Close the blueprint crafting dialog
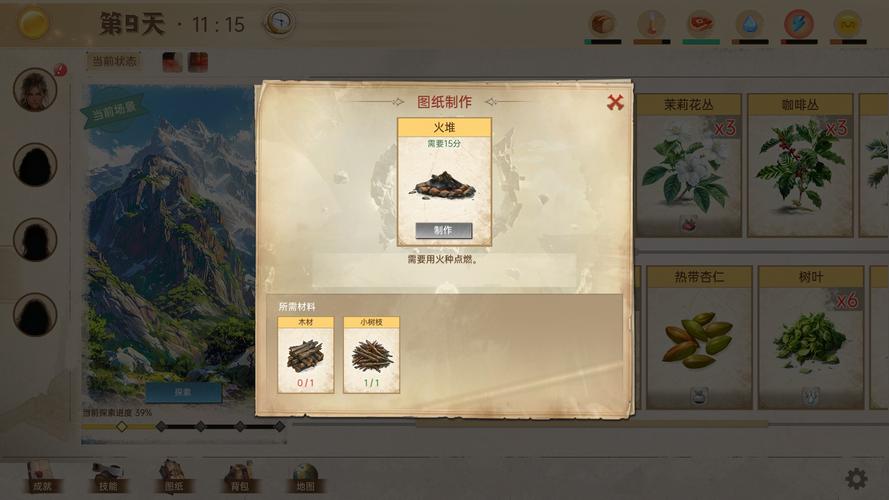This screenshot has width=889, height=500. point(615,102)
